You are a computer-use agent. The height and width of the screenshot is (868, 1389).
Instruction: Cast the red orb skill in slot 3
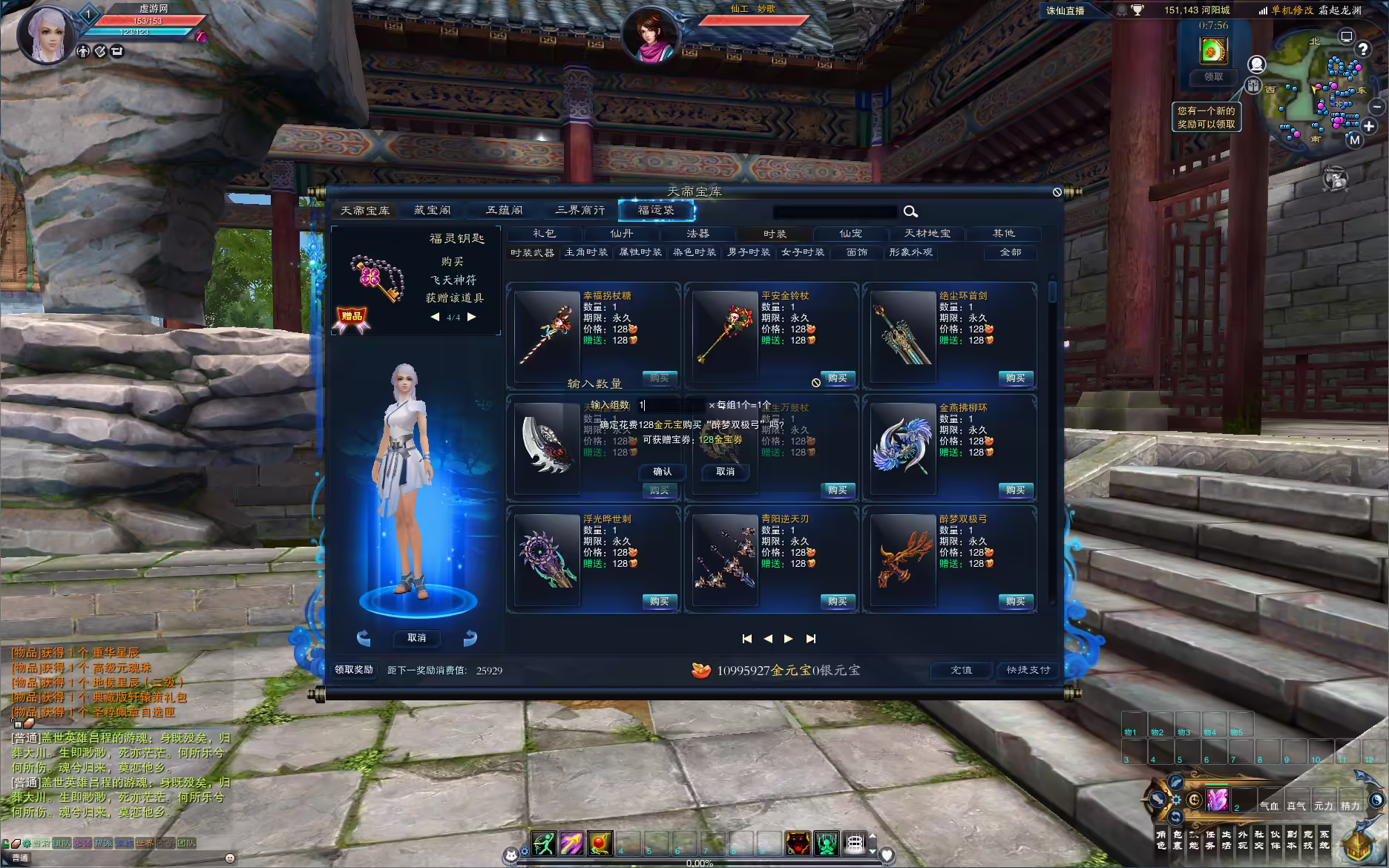pos(600,844)
